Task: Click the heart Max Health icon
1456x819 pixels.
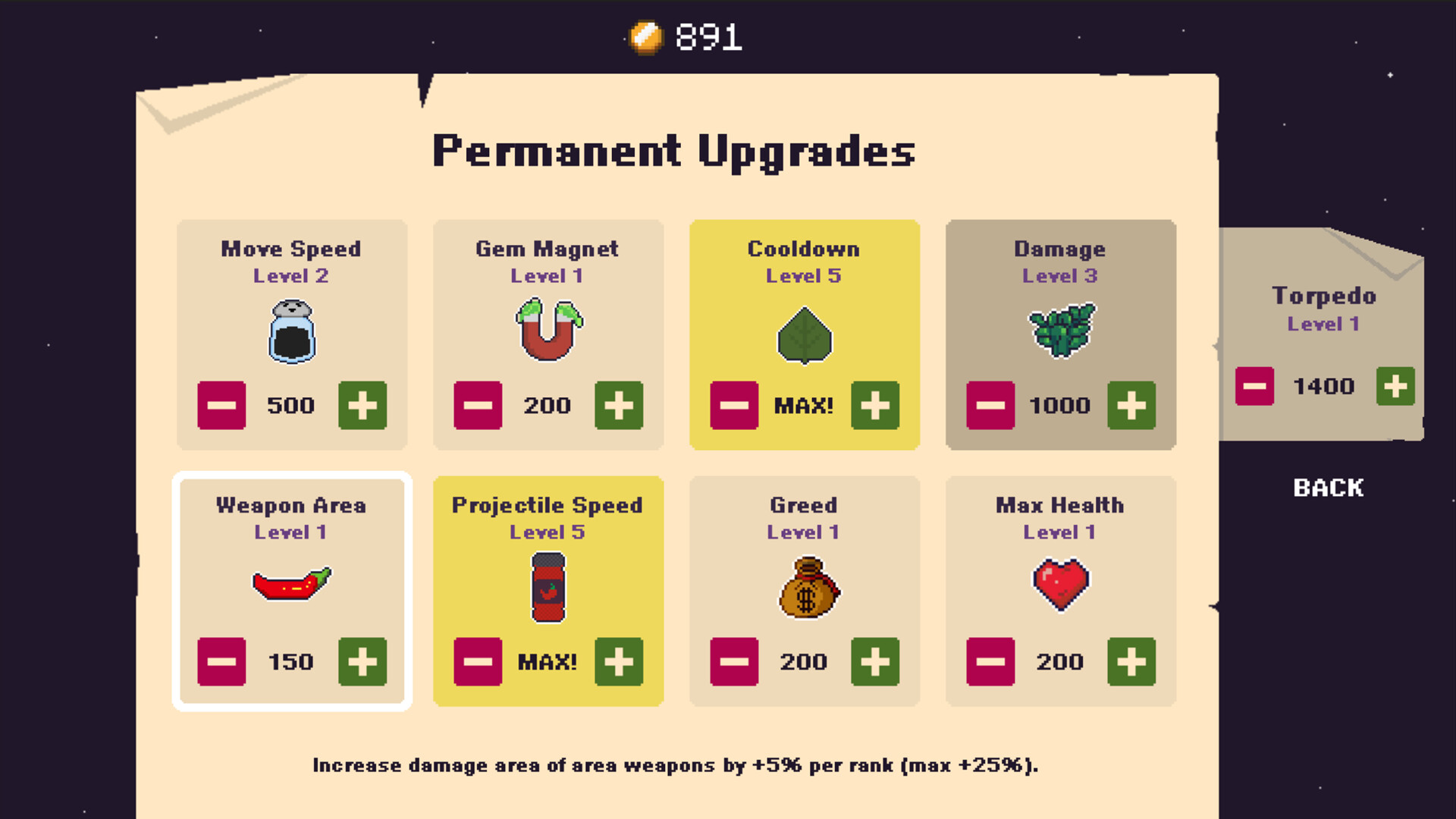Action: point(1061,584)
